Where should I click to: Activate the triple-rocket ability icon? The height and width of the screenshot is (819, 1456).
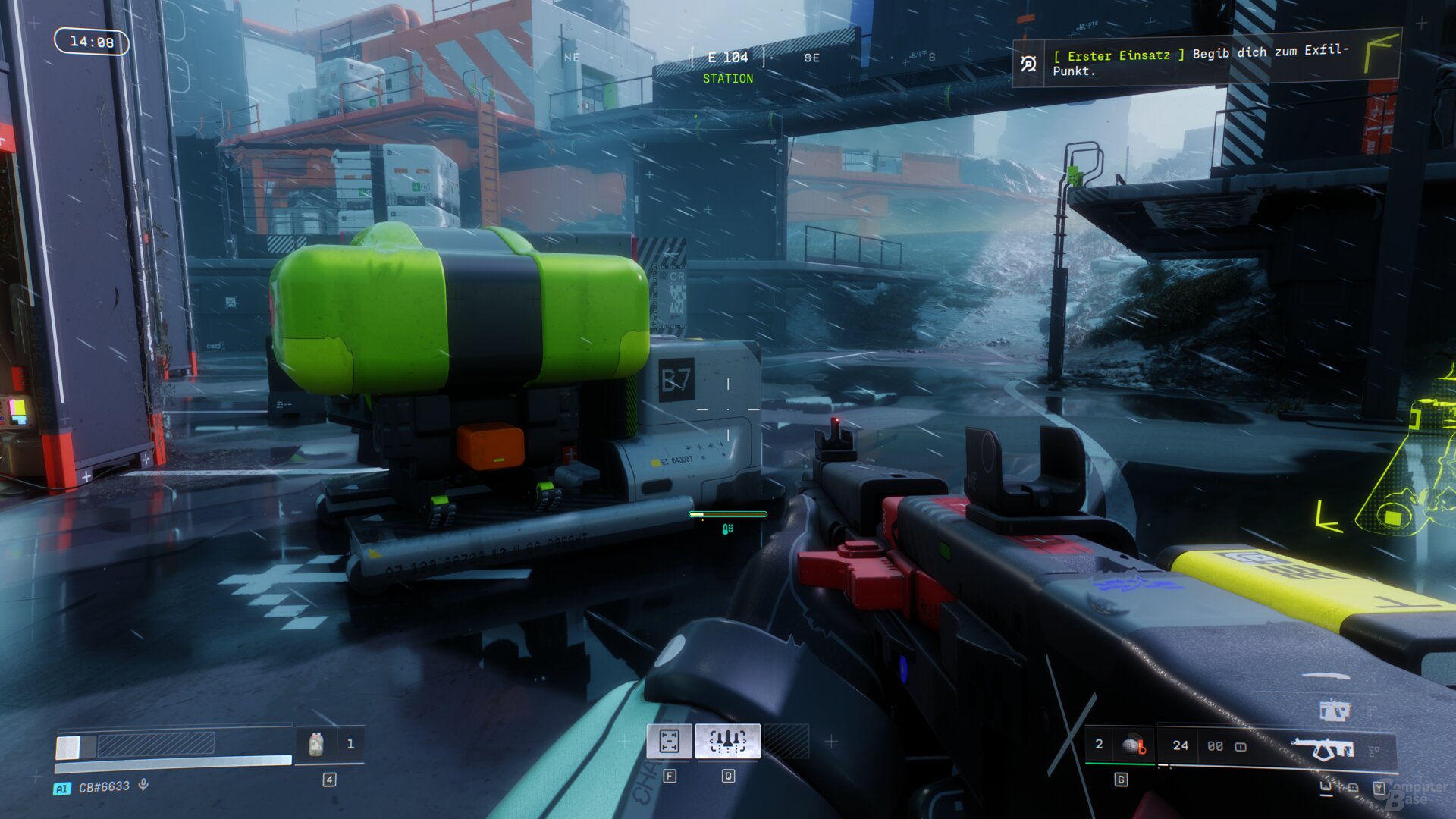727,741
